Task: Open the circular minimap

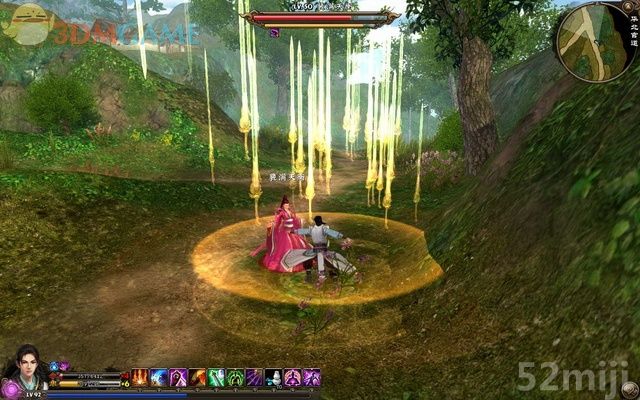Action: (x=597, y=41)
